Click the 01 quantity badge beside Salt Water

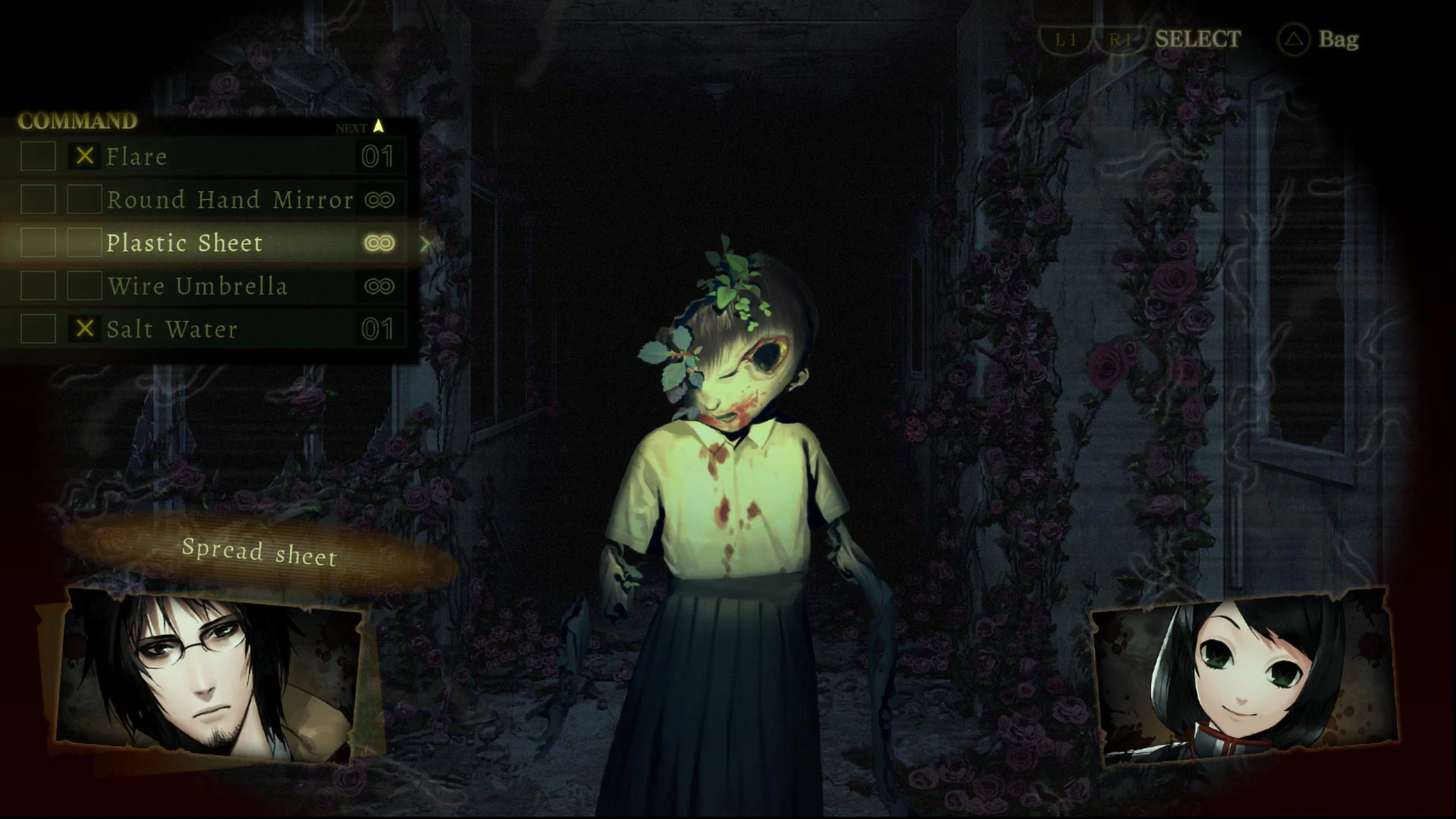click(x=378, y=329)
